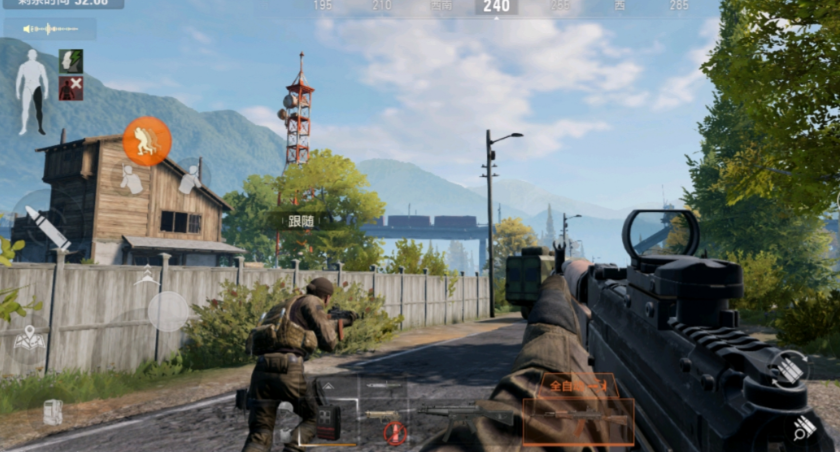Tap the red soldier X status icon
This screenshot has height=452, width=840.
tap(71, 88)
